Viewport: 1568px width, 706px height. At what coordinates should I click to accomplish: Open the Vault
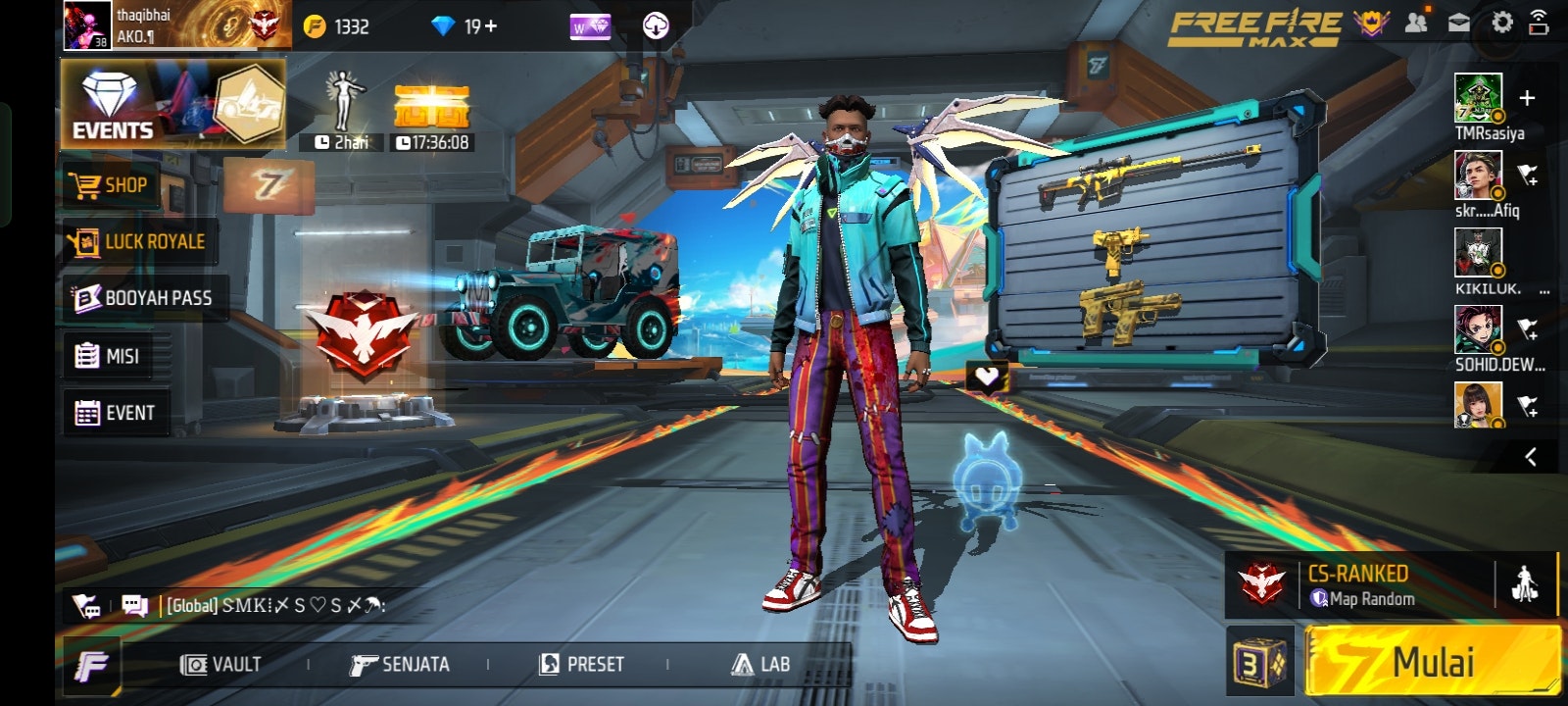[x=221, y=665]
